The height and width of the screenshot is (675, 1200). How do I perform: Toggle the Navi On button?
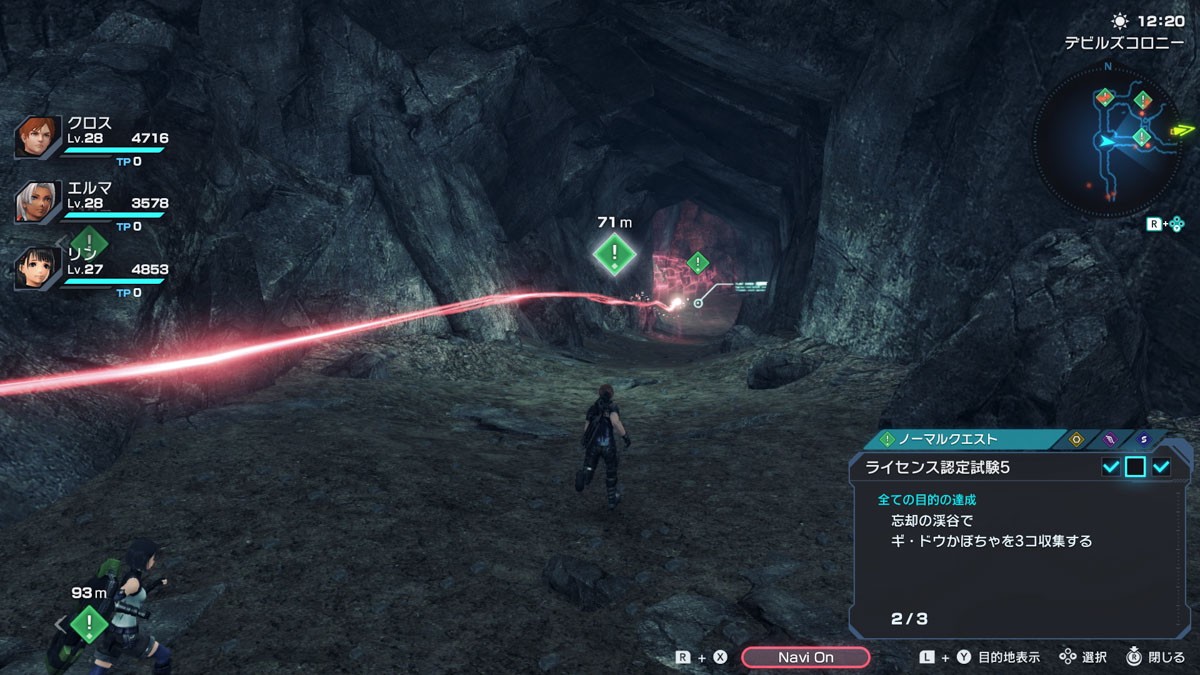(x=805, y=657)
